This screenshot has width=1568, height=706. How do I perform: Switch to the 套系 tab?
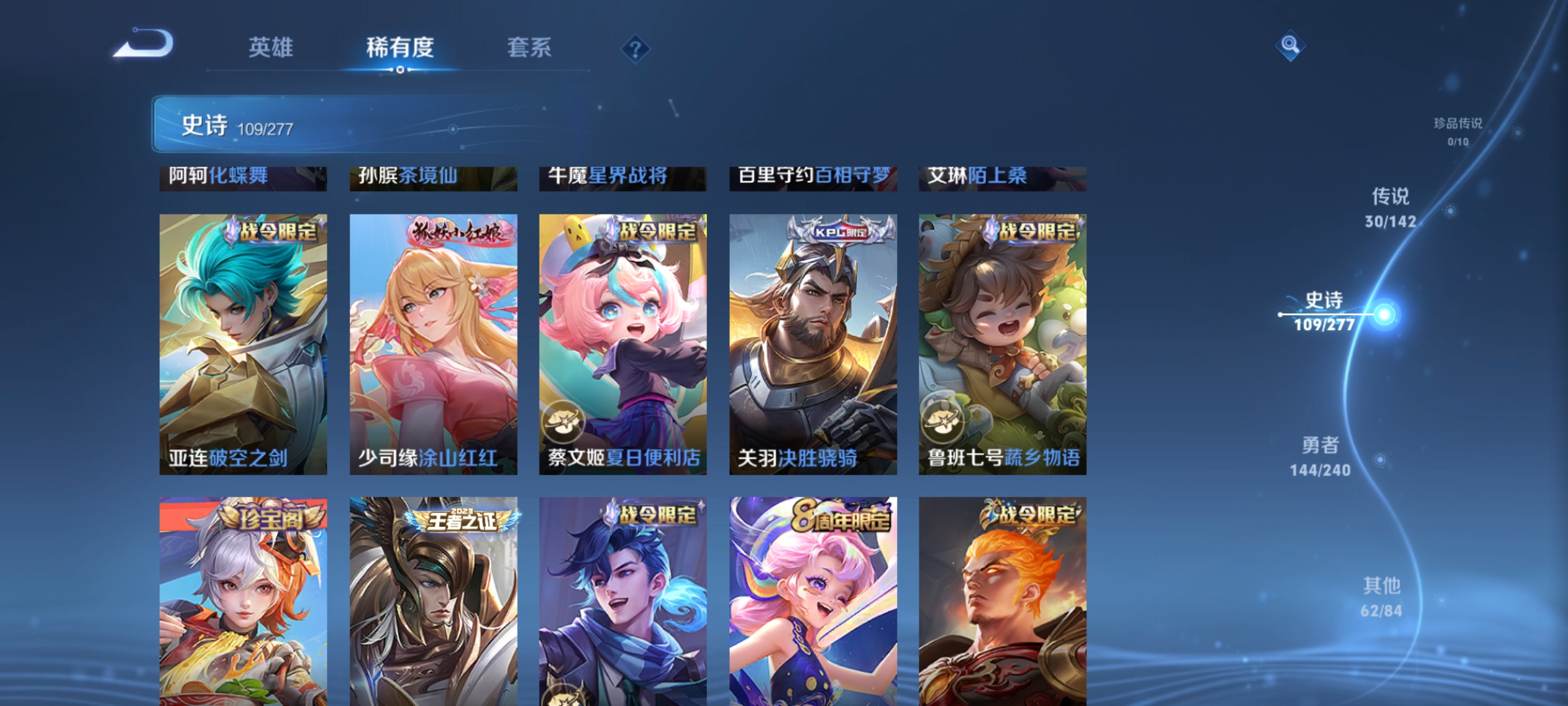coord(530,47)
